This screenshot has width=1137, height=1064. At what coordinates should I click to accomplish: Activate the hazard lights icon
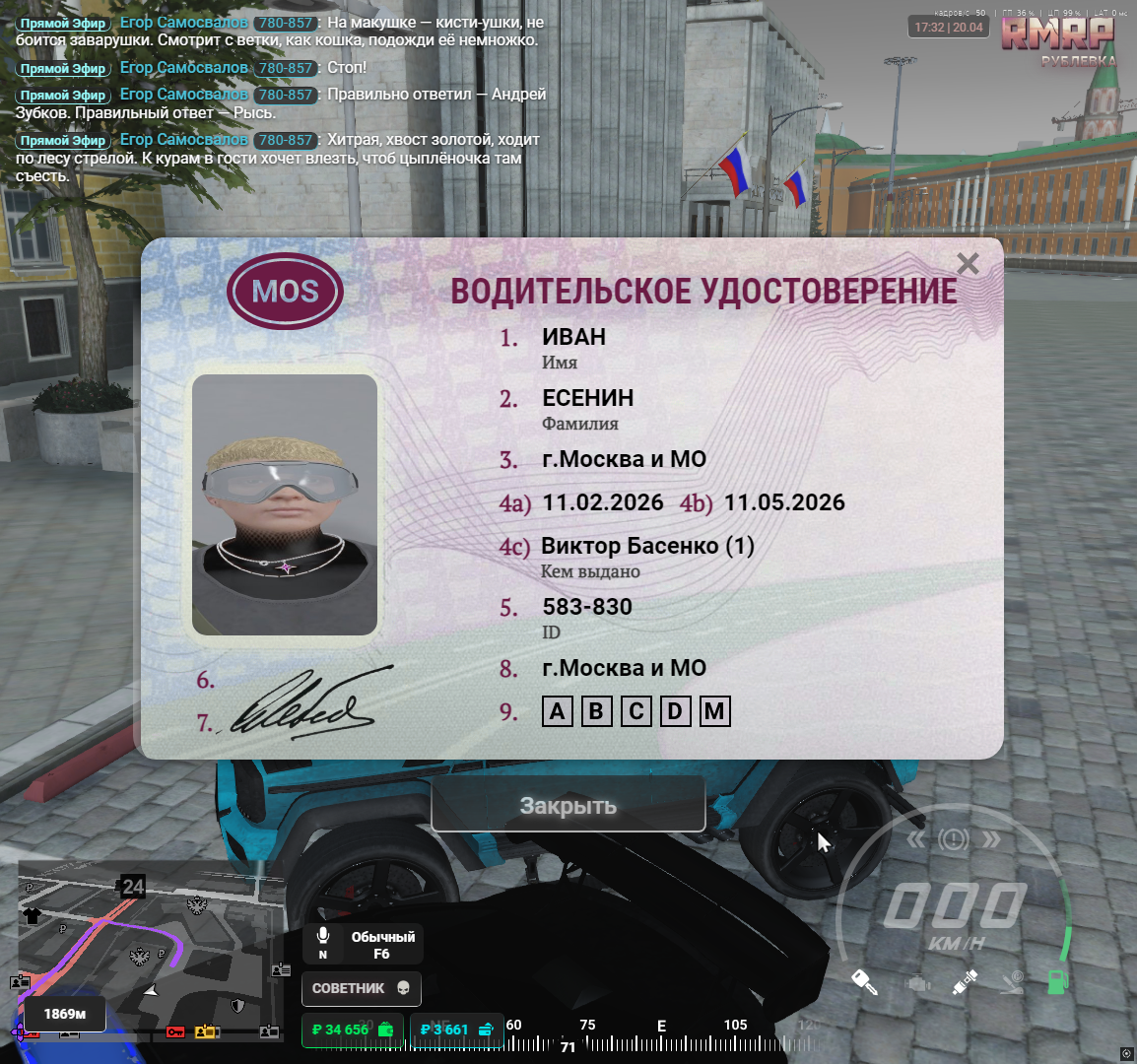(954, 839)
